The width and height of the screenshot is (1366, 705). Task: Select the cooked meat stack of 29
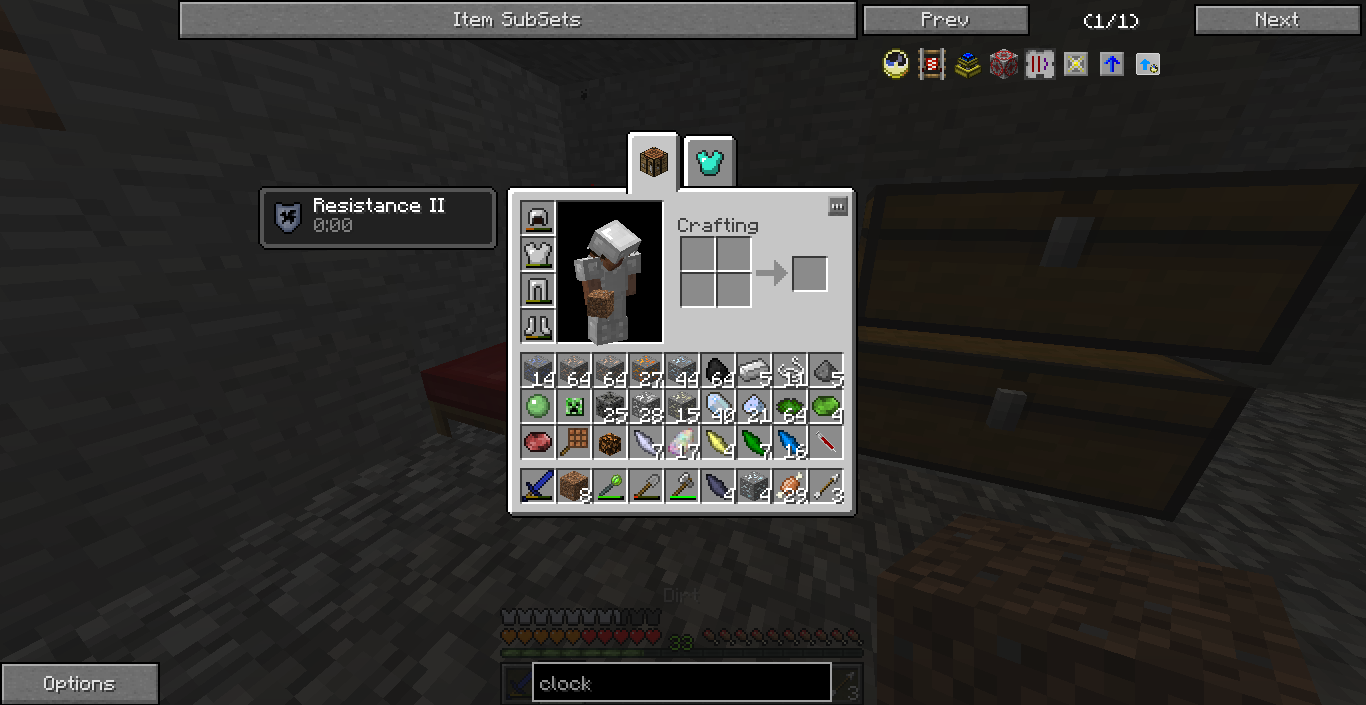790,486
